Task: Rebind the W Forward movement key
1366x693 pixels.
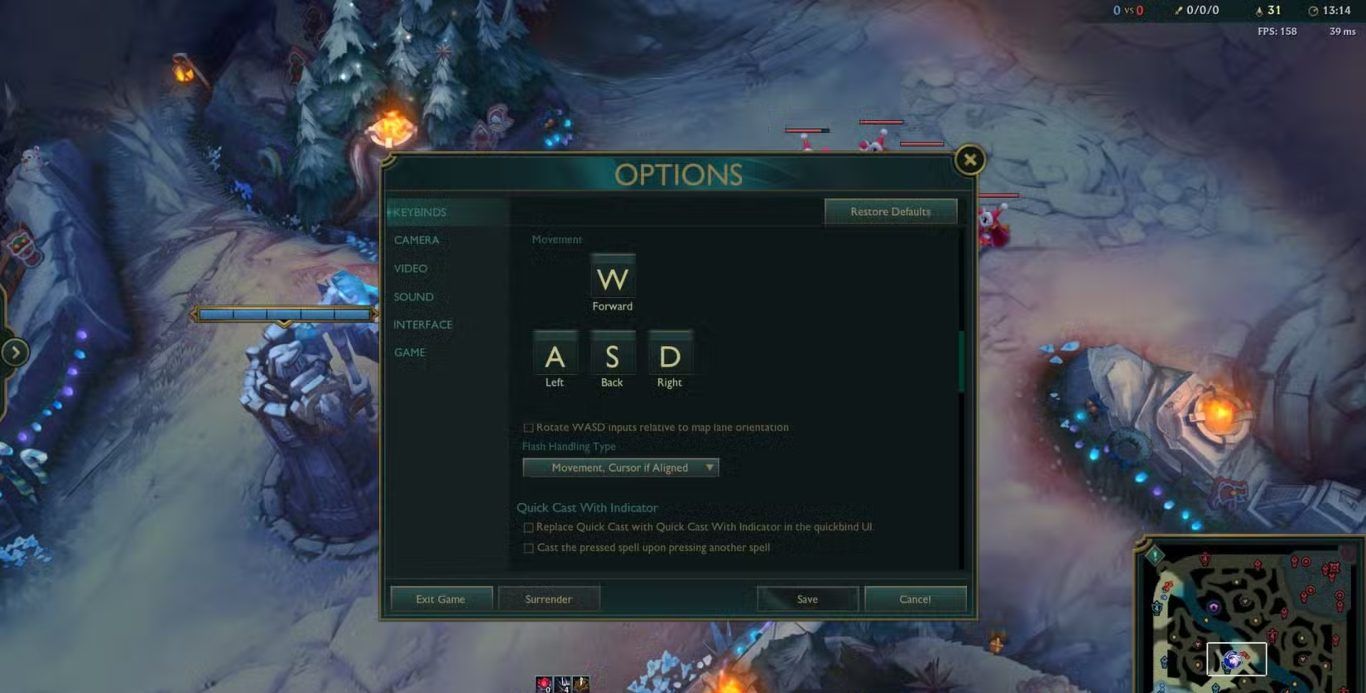Action: (x=612, y=278)
